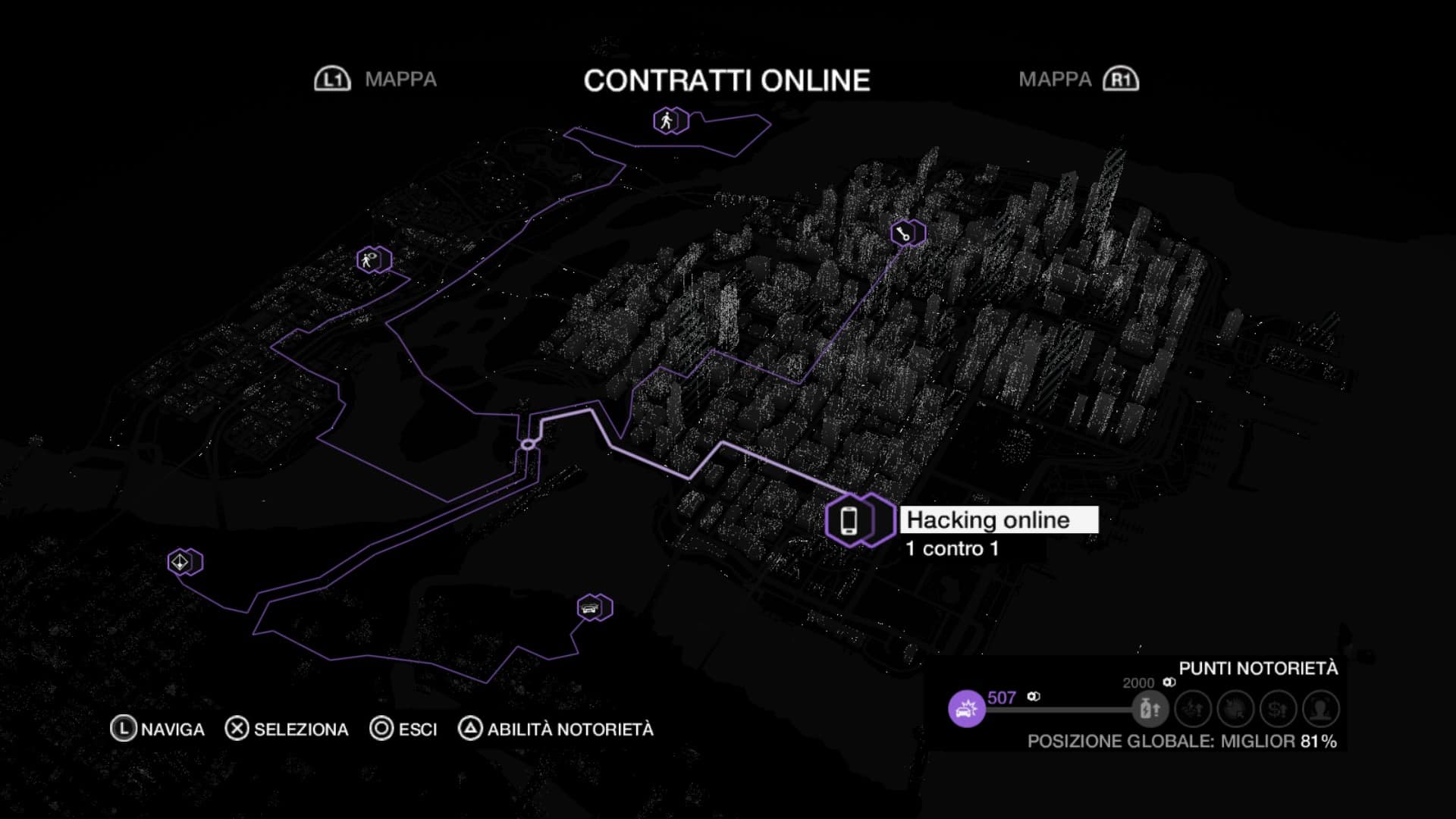Open Abilità Notorietà skills
The width and height of the screenshot is (1456, 819).
click(556, 730)
